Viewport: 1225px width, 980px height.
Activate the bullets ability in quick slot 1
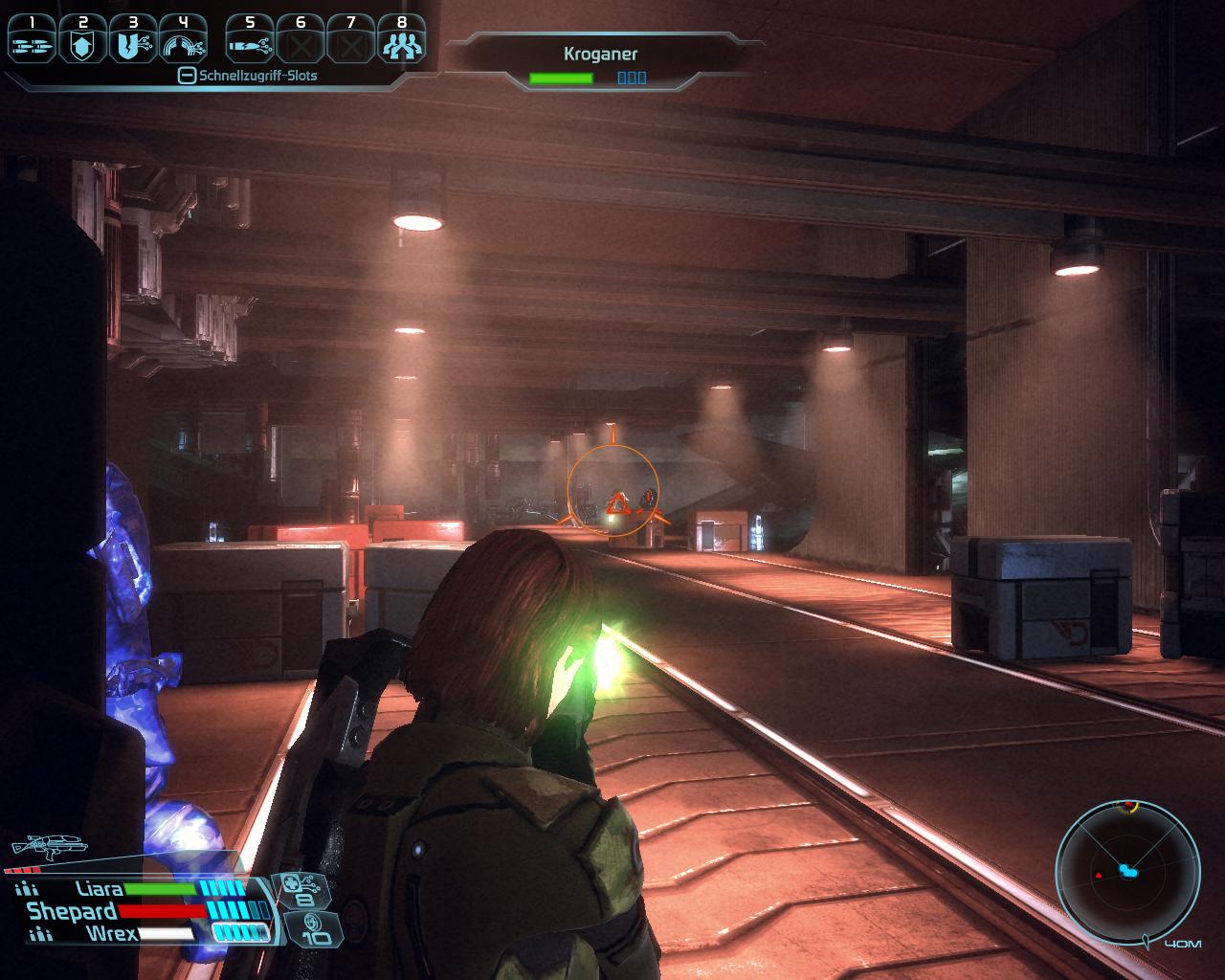pos(32,39)
